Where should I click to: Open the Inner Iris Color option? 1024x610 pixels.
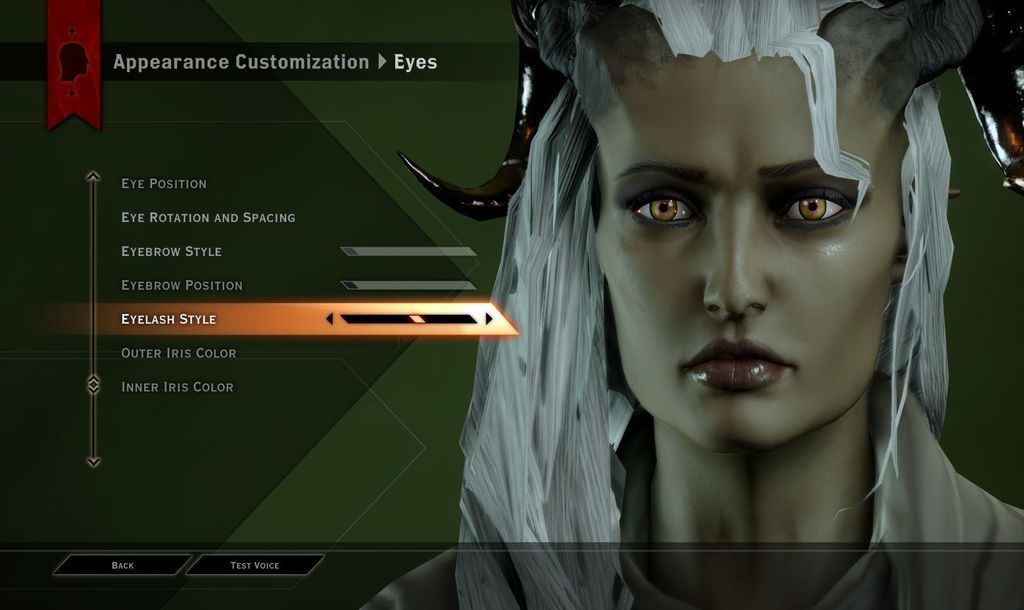177,388
